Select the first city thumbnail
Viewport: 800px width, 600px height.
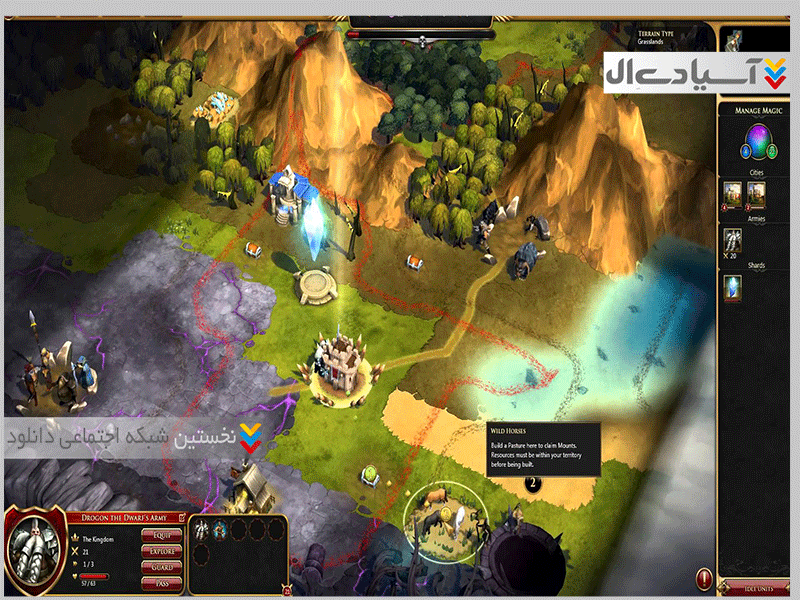coord(733,193)
